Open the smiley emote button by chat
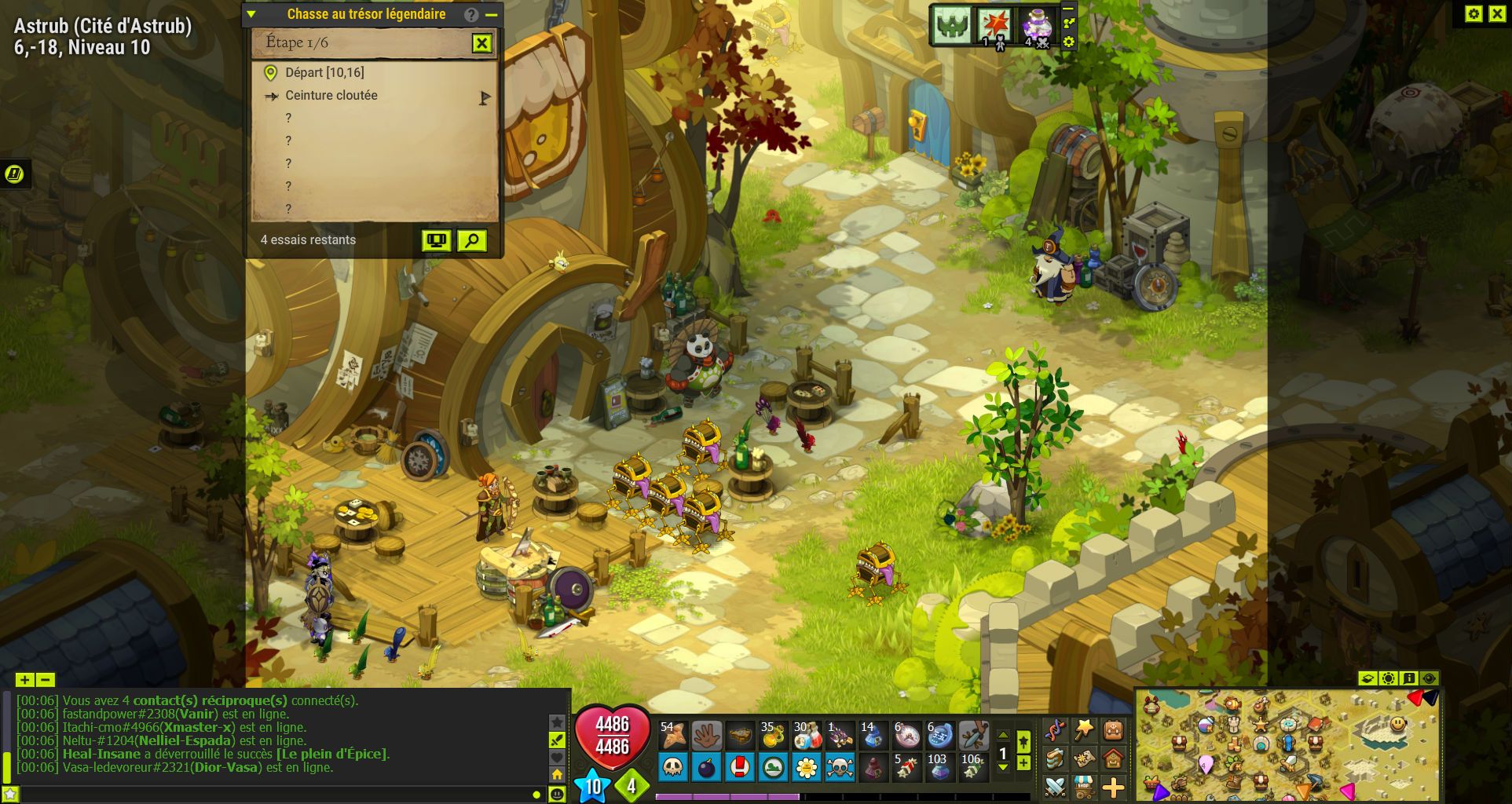 [x=557, y=795]
